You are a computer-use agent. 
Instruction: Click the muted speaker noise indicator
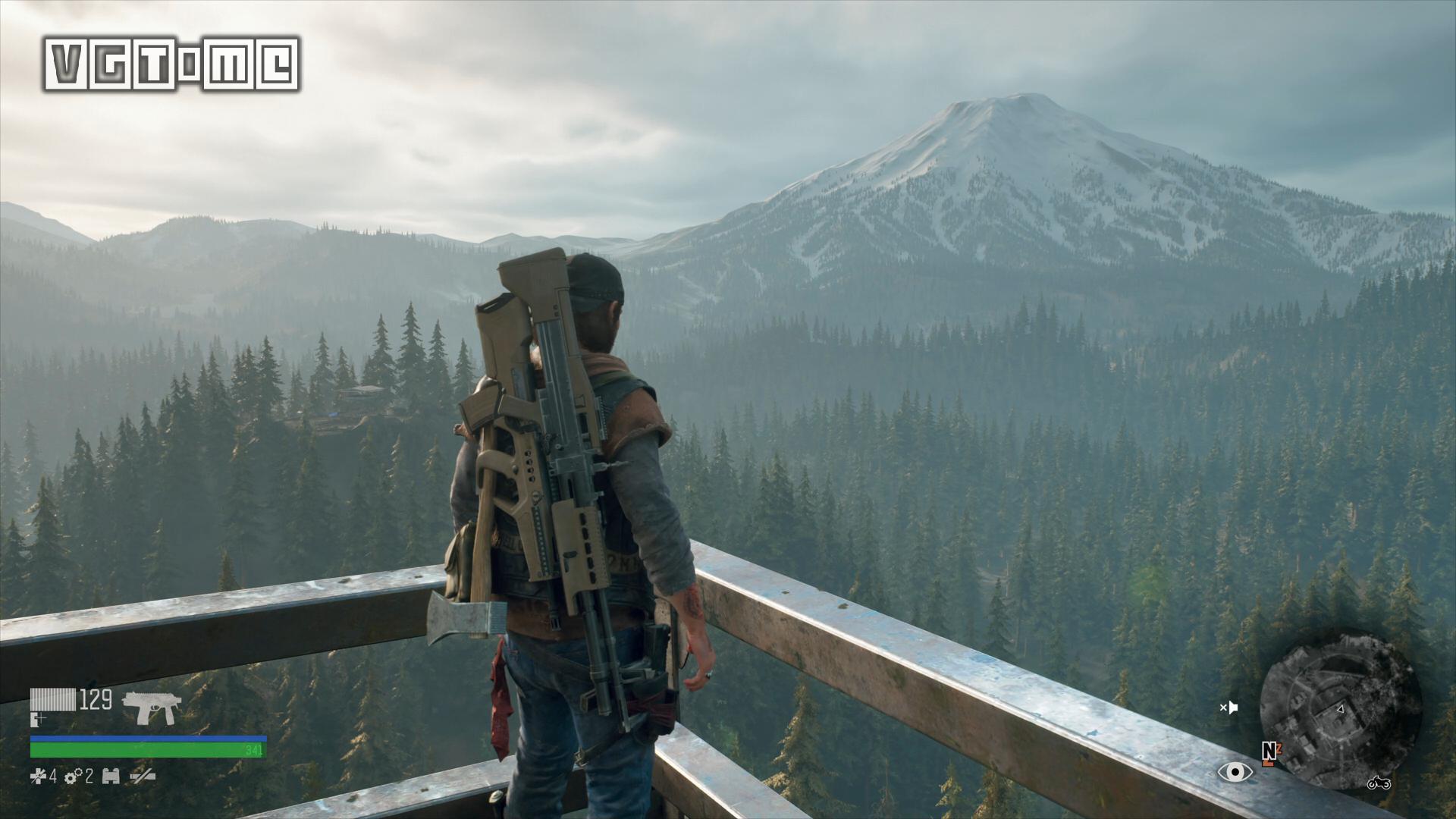point(1228,708)
